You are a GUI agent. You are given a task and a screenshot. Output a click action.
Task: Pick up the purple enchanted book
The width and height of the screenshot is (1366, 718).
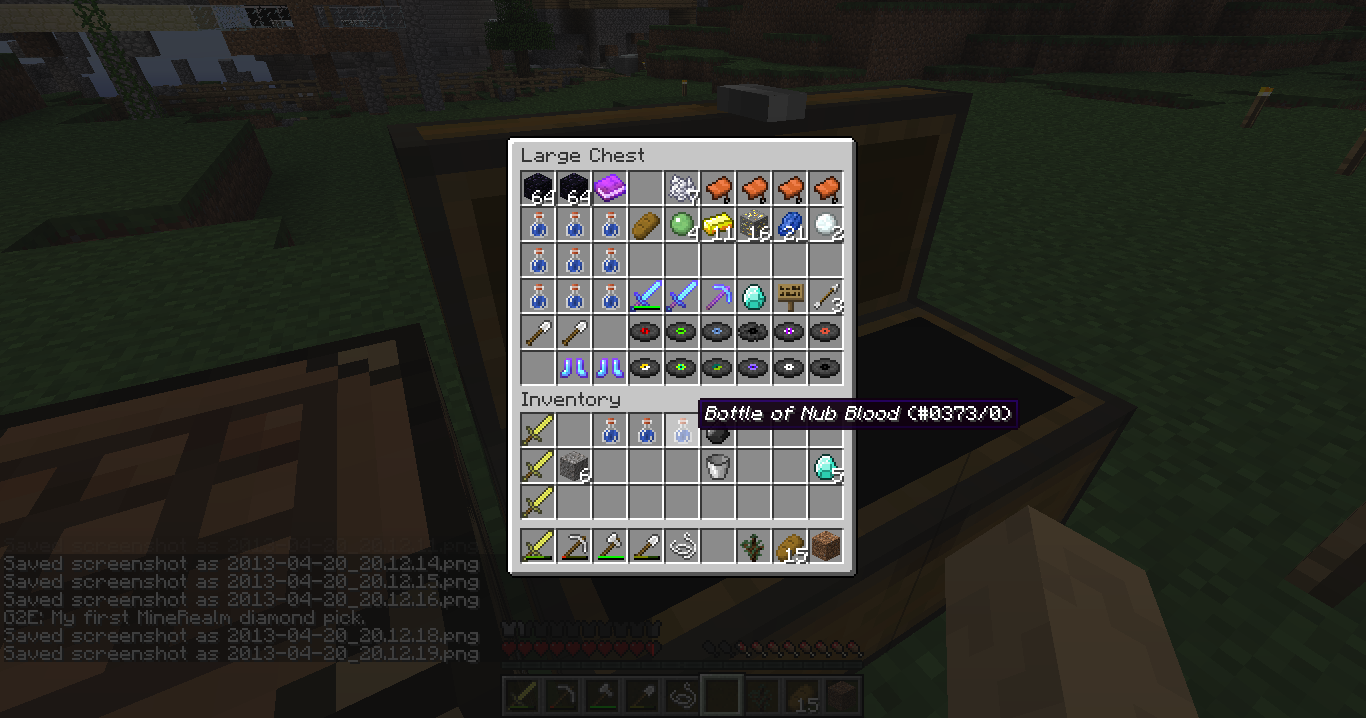click(610, 187)
